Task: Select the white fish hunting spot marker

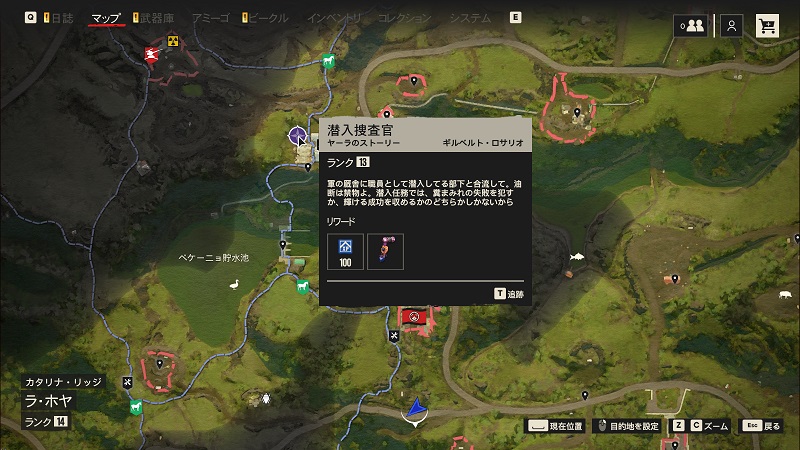Action: coord(577,257)
